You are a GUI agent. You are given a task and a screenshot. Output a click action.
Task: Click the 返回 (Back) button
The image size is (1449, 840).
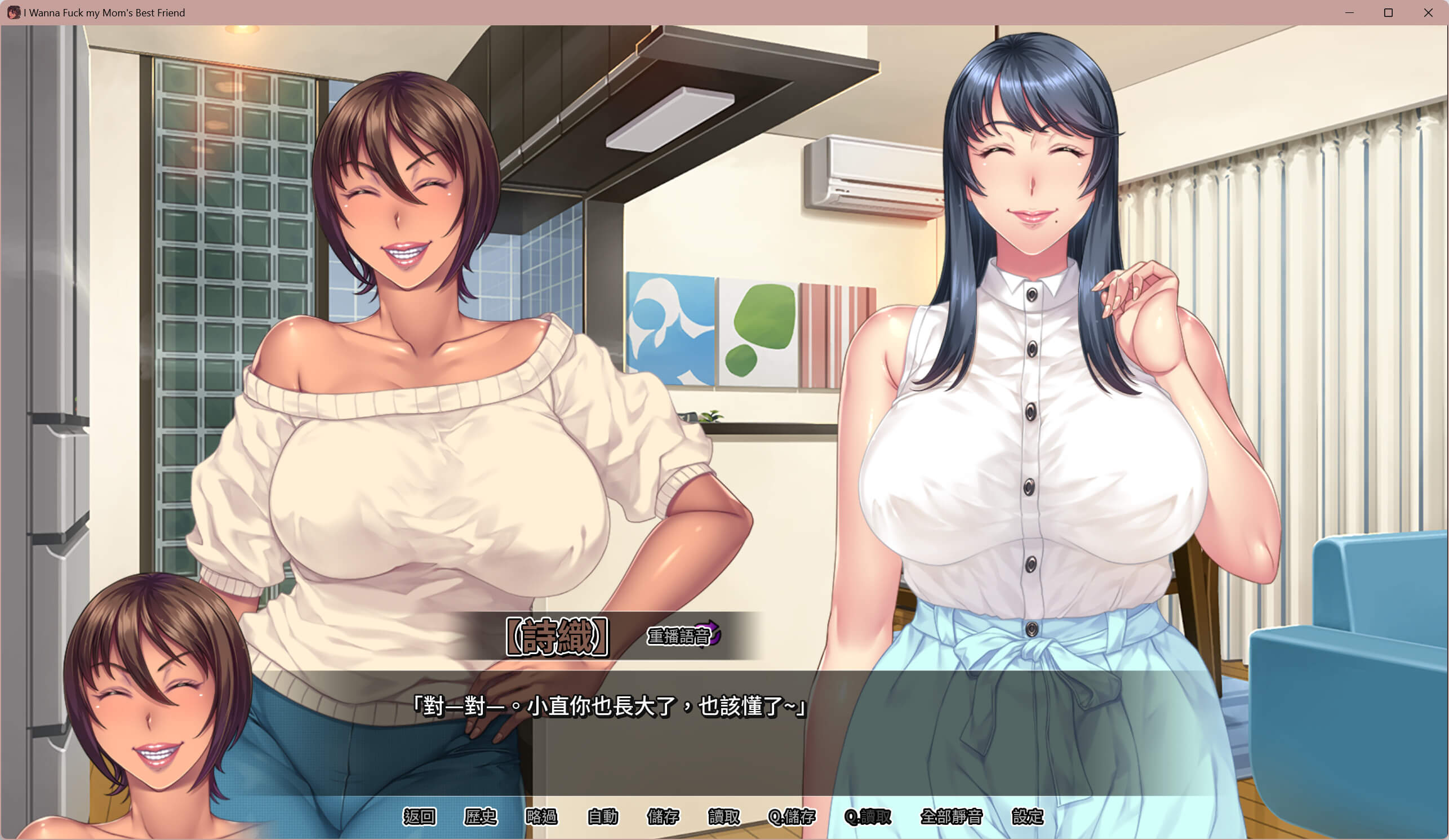pos(419,816)
